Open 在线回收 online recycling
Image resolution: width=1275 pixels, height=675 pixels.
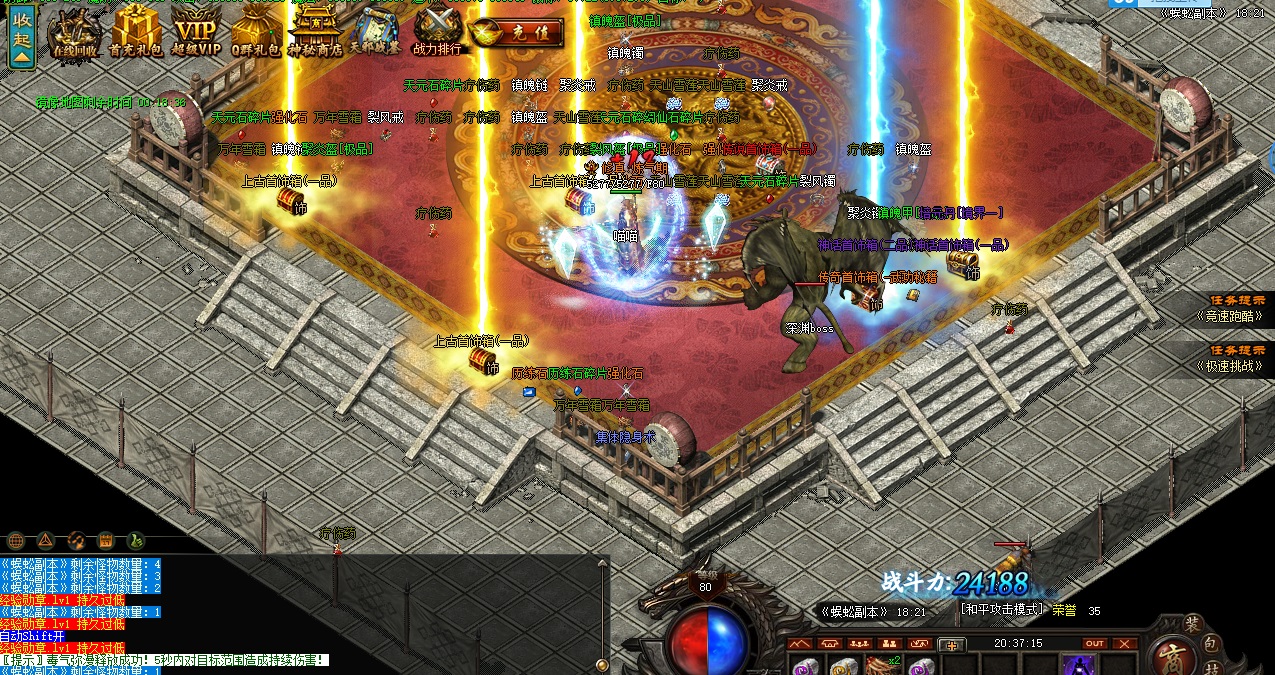pos(76,32)
